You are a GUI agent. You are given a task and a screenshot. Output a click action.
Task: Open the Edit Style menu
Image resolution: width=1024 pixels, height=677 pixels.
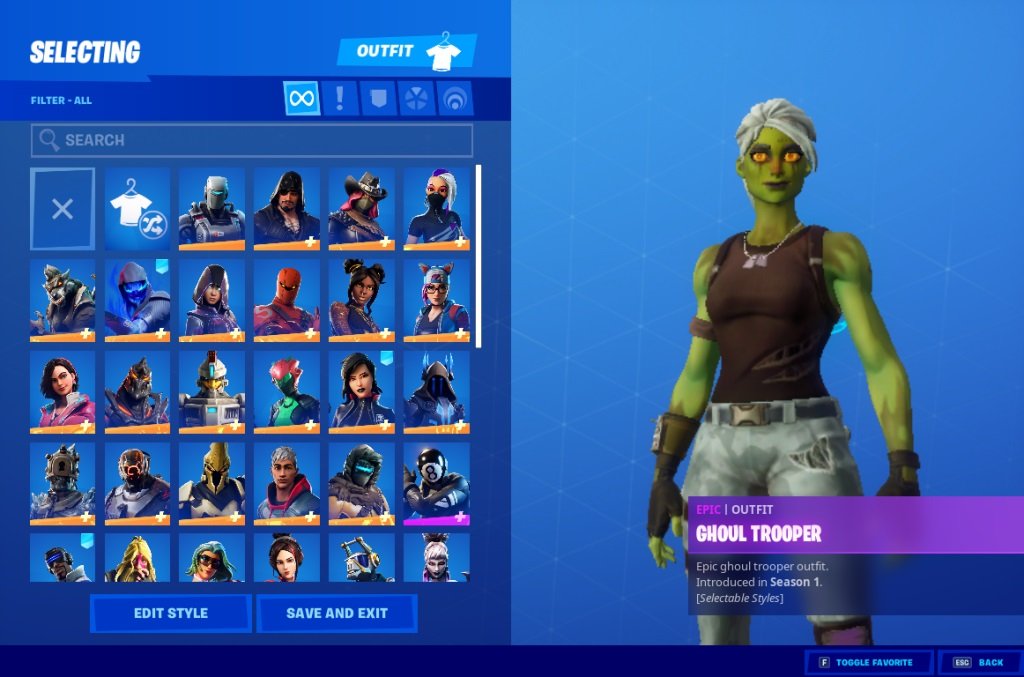click(x=170, y=613)
